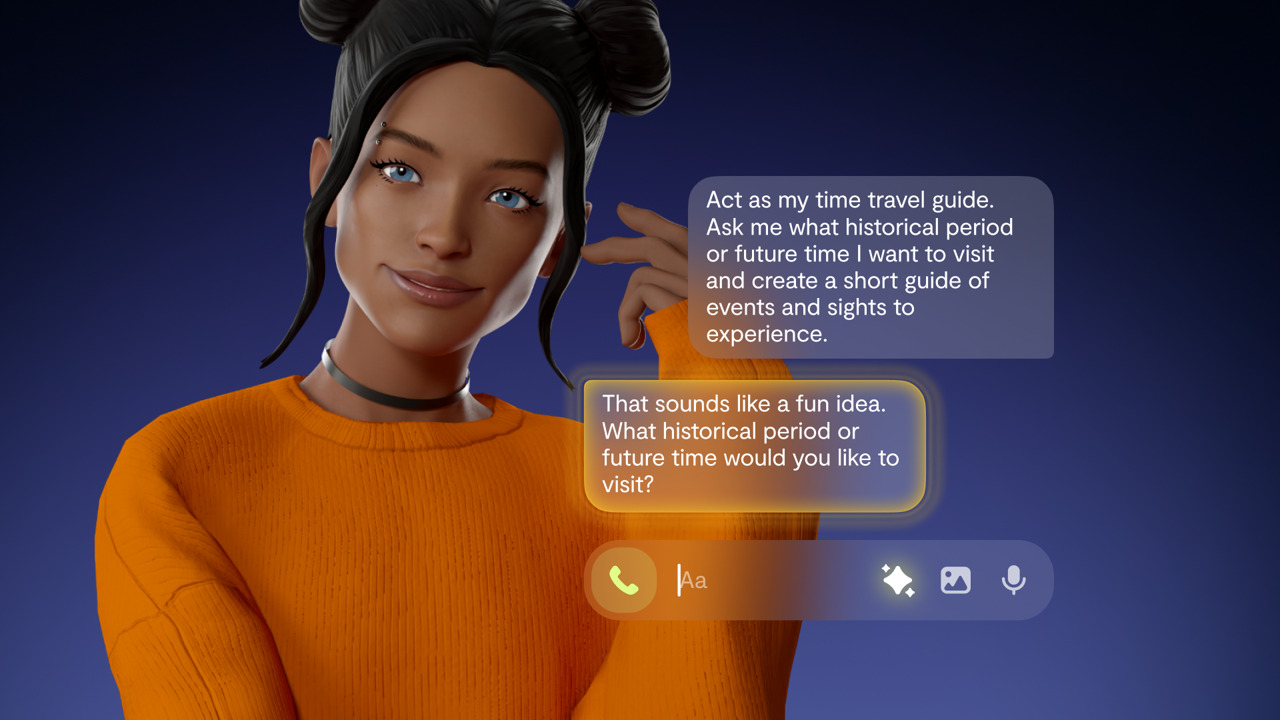Attach a photo using the image icon
1280x720 pixels.
(x=955, y=580)
